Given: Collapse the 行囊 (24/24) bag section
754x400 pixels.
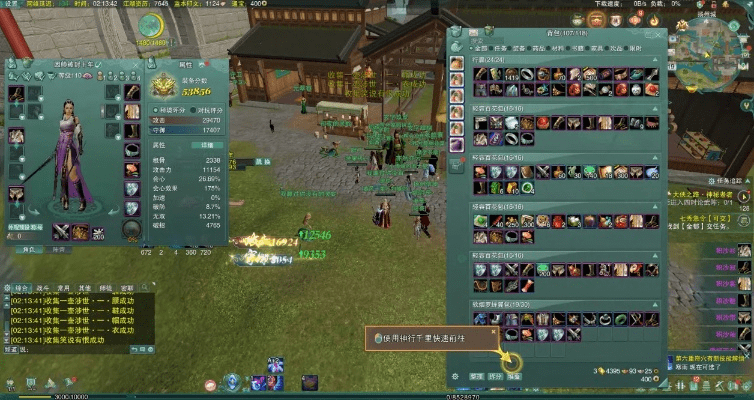Looking at the screenshot, I should tap(654, 59).
